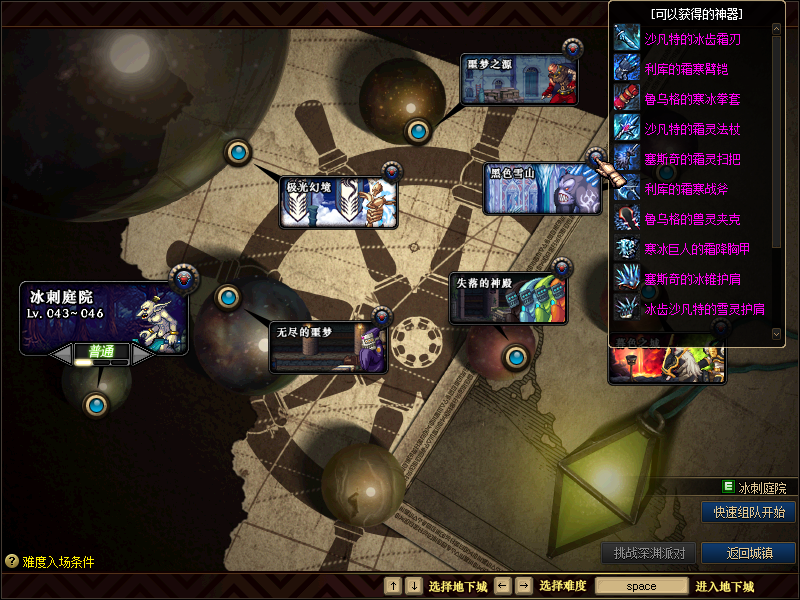
Task: Choose the 极光幻境 dungeon card
Action: pos(337,203)
